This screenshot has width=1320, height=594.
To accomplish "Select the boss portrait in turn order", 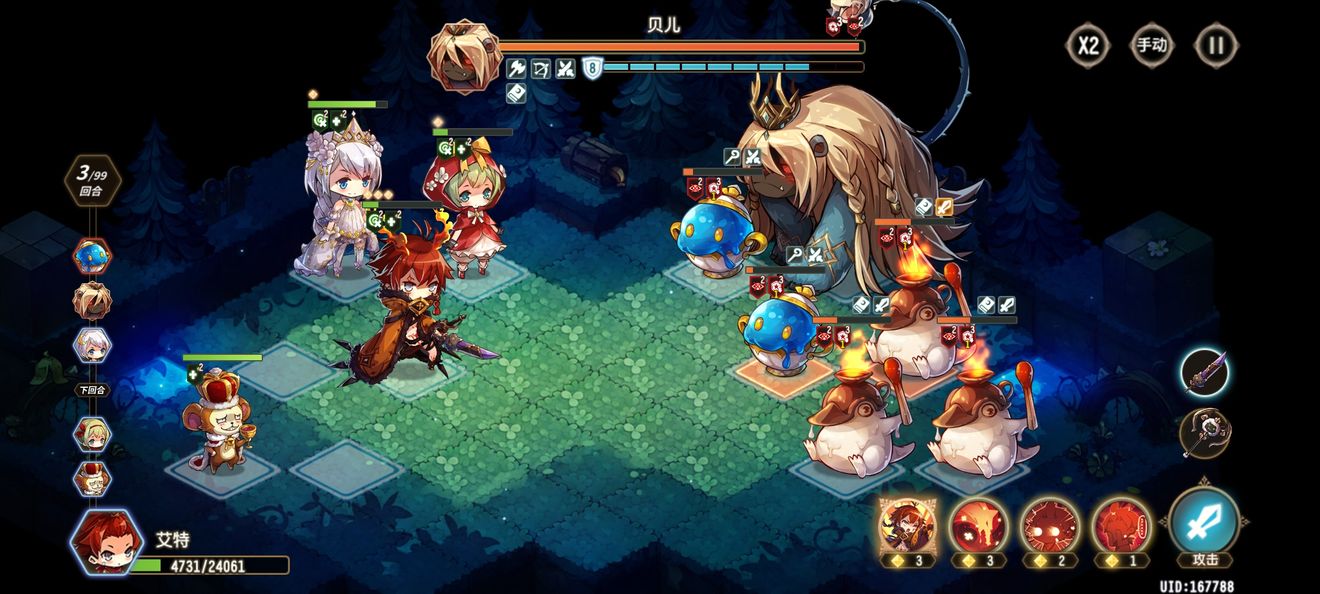I will pyautogui.click(x=93, y=300).
